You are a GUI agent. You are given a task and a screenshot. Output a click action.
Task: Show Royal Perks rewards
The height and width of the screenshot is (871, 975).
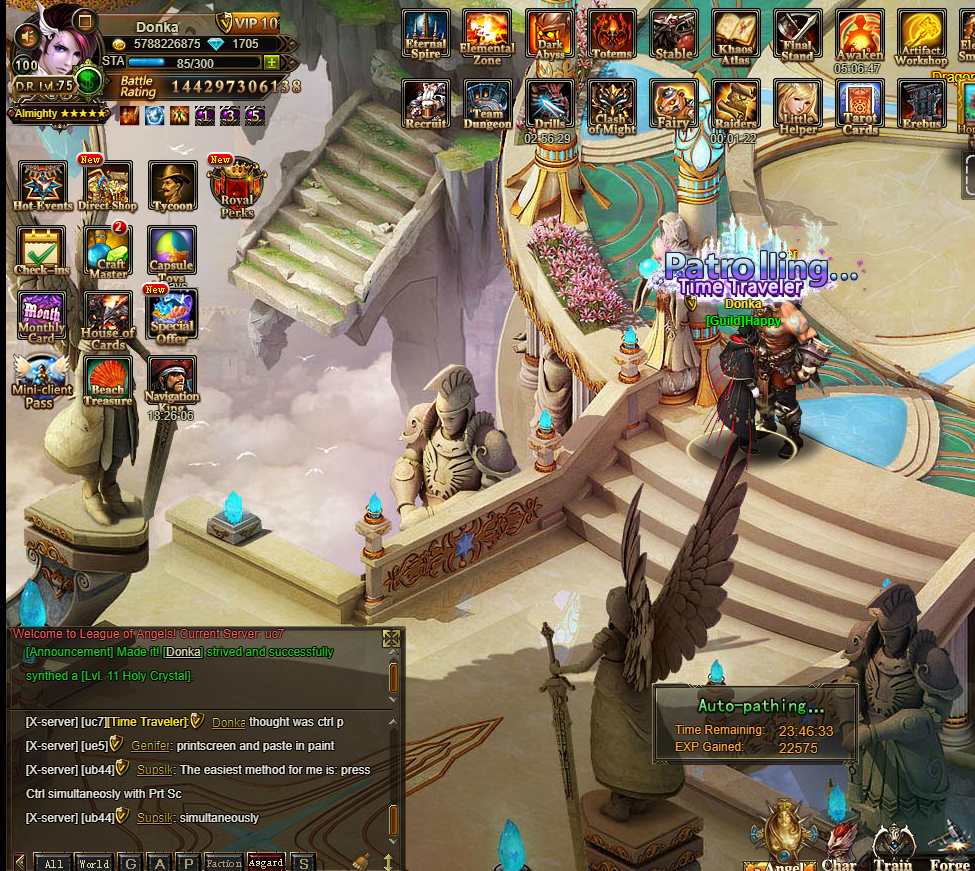(x=237, y=187)
